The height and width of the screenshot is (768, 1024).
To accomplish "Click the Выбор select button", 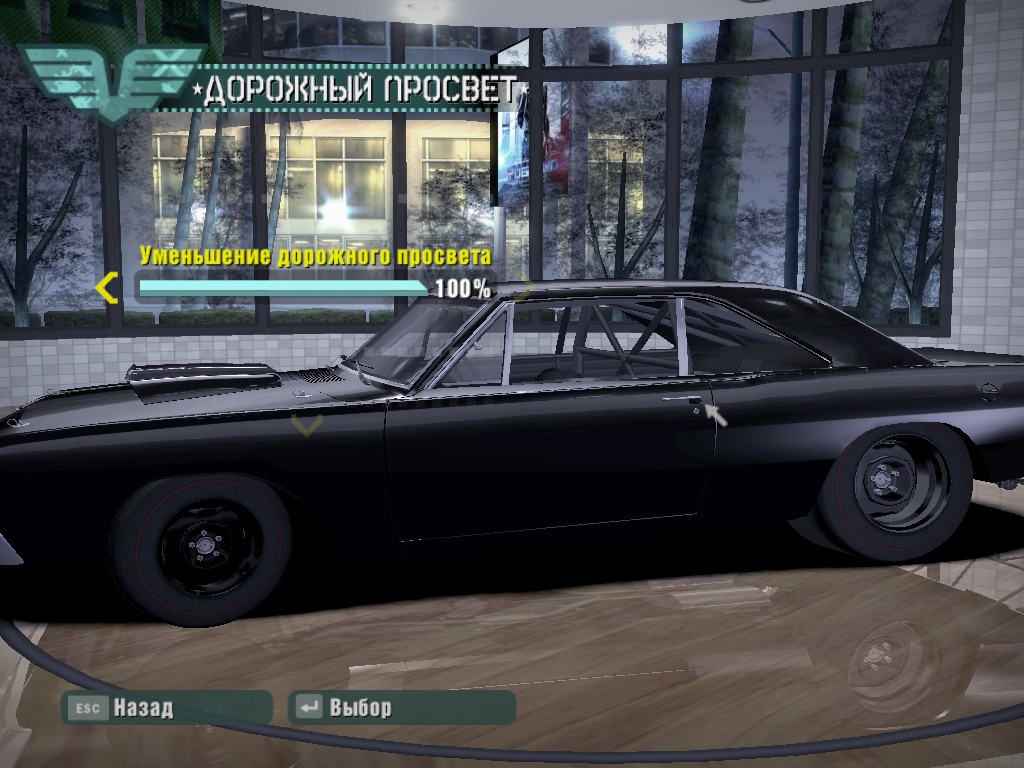I will [x=401, y=708].
